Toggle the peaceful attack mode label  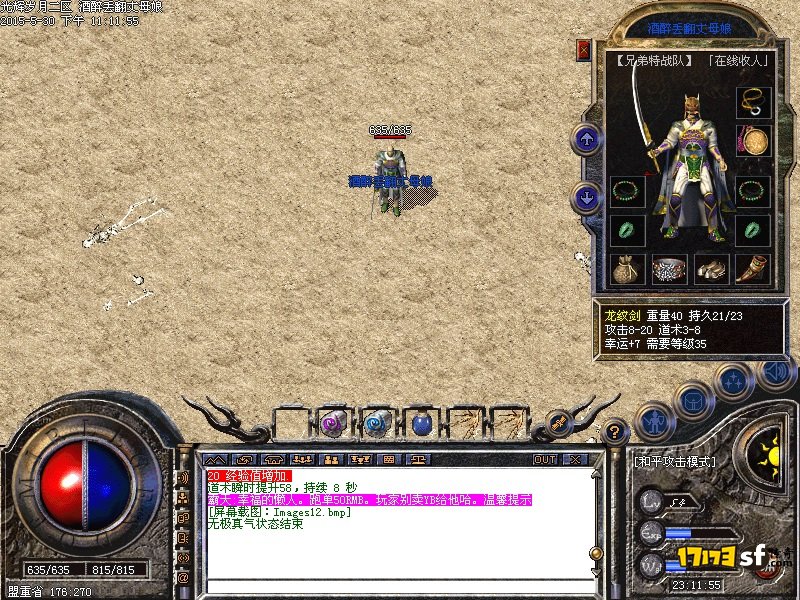click(x=675, y=462)
